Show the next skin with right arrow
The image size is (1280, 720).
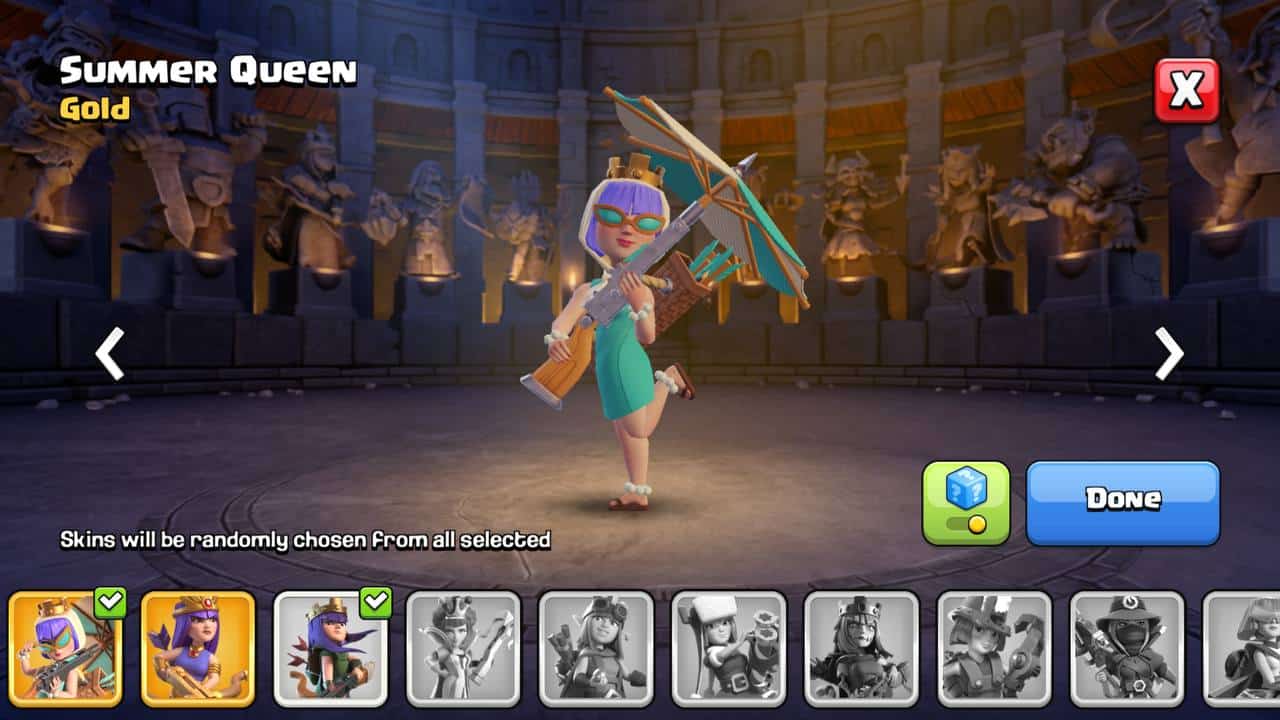(x=1168, y=354)
